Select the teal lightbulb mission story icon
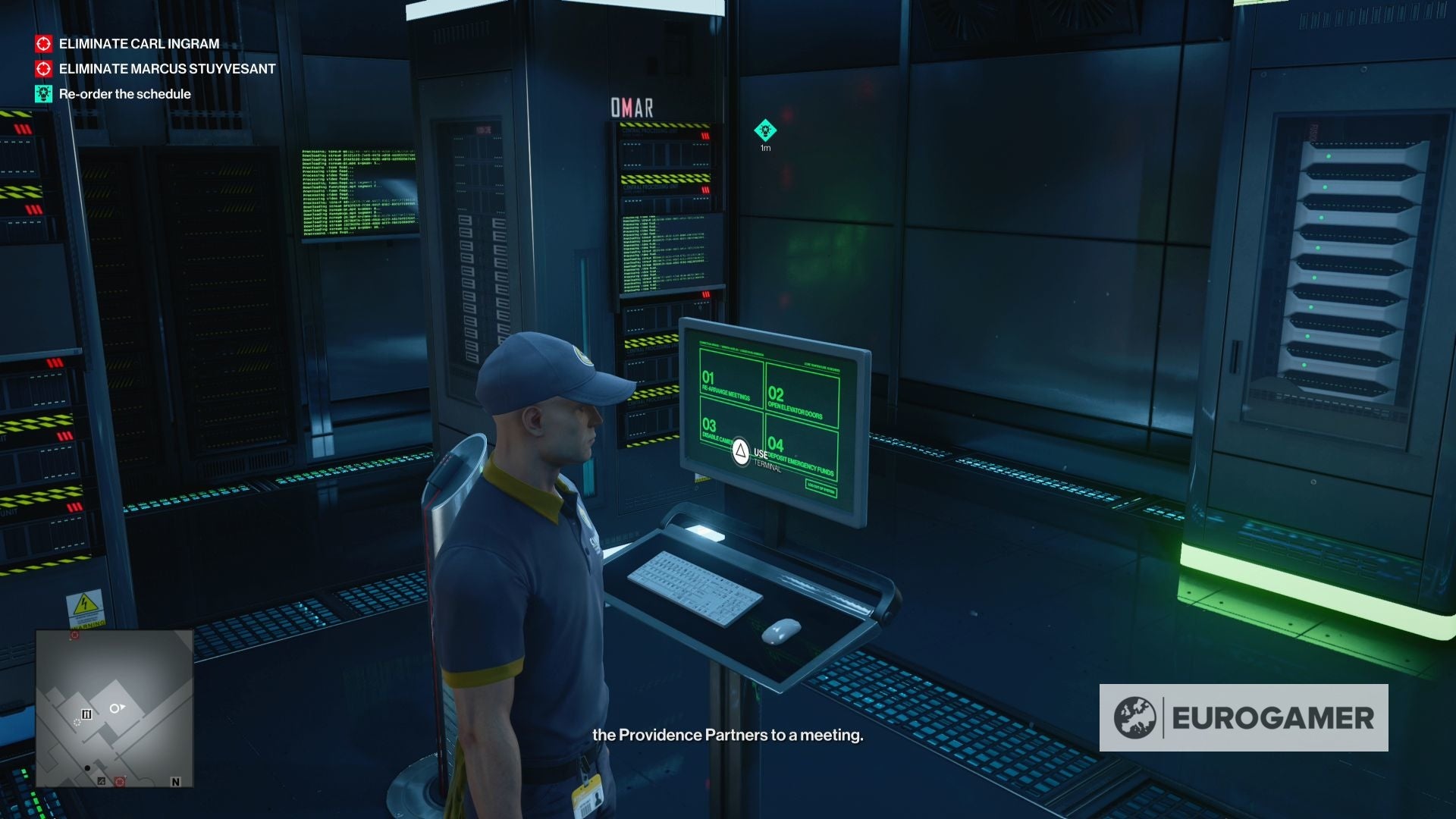Image resolution: width=1456 pixels, height=819 pixels. coord(43,94)
